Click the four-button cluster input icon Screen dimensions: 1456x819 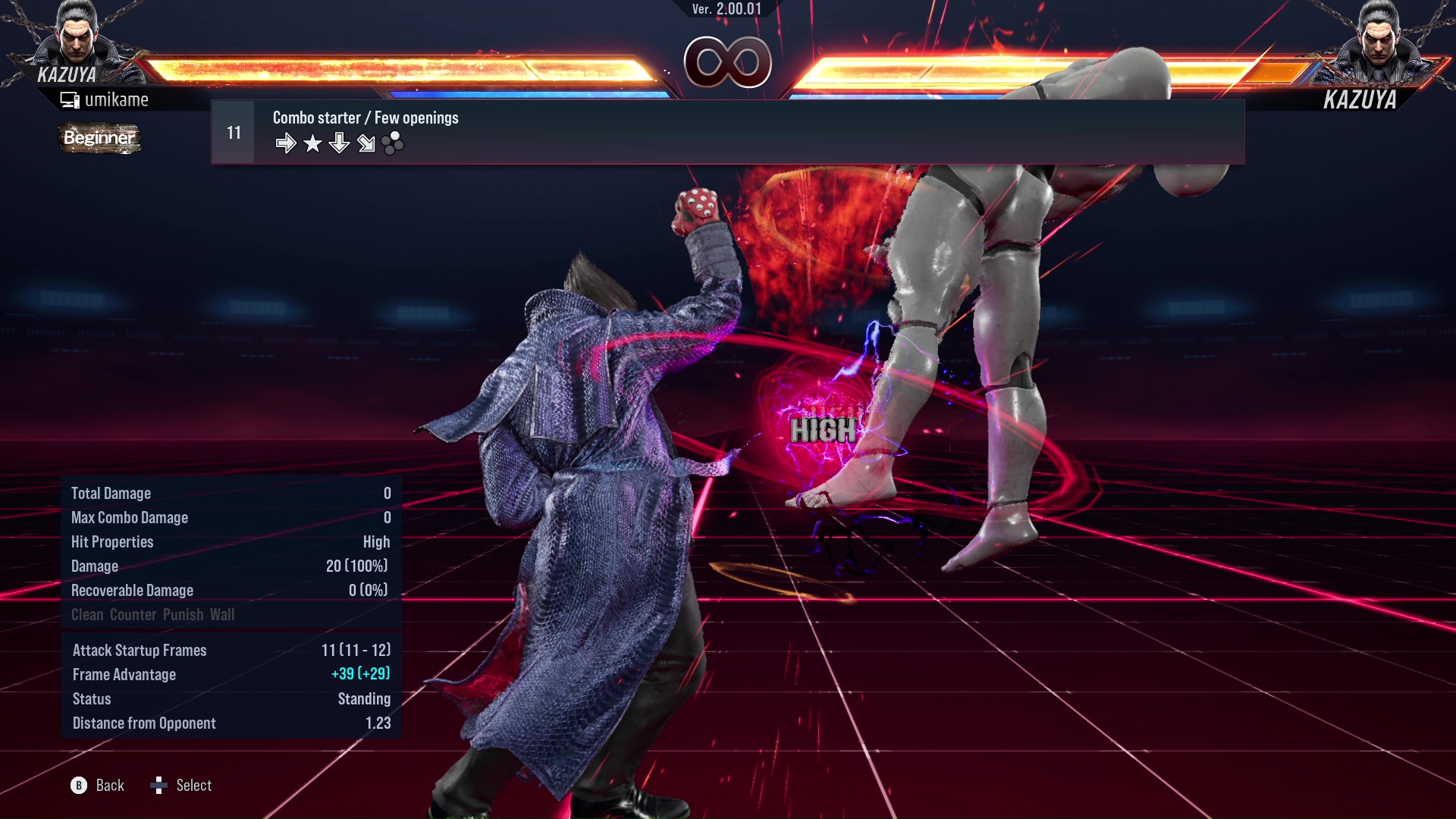[392, 143]
